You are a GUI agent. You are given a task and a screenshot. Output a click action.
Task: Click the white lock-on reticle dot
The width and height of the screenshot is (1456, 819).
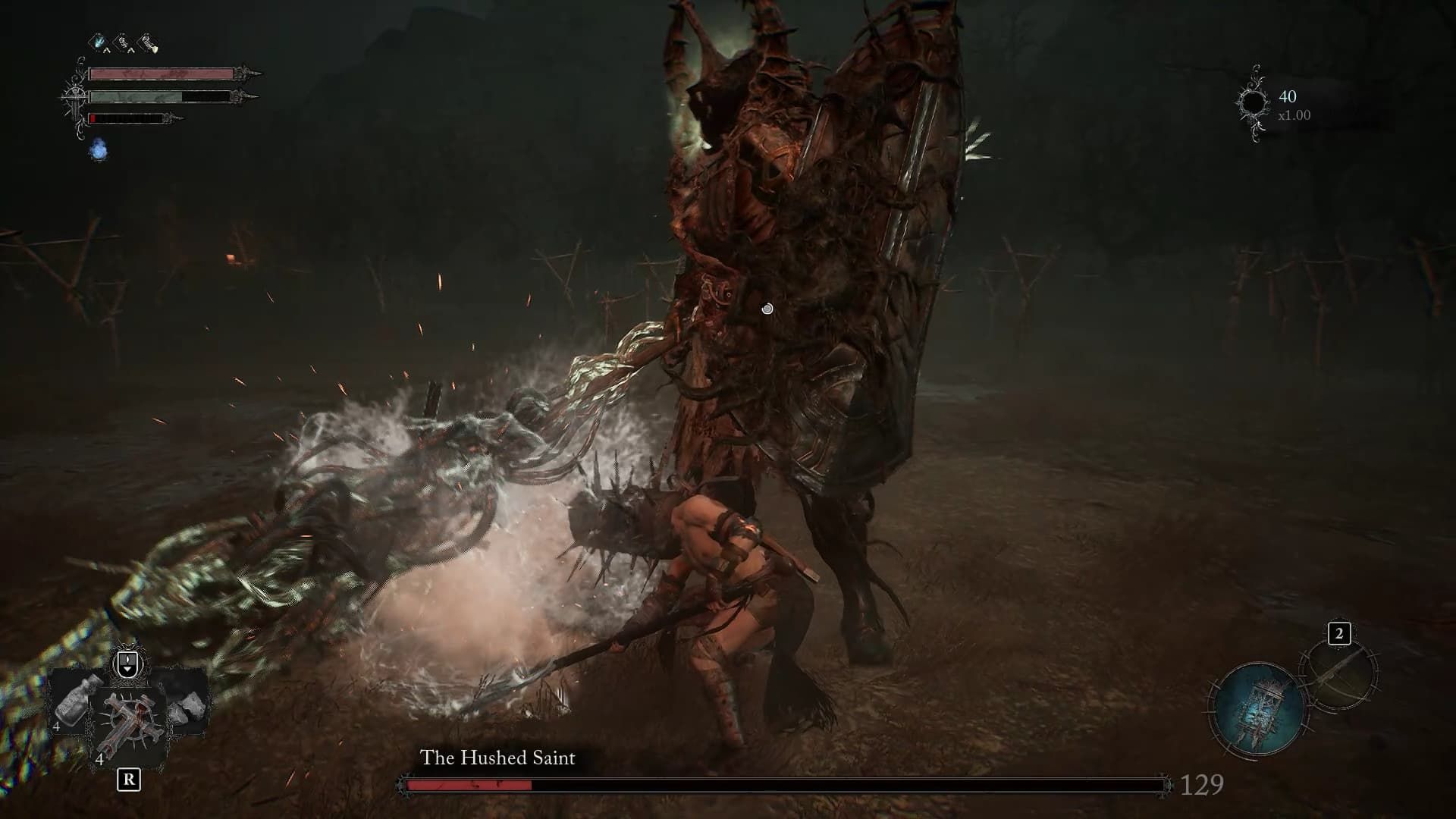[x=767, y=309]
